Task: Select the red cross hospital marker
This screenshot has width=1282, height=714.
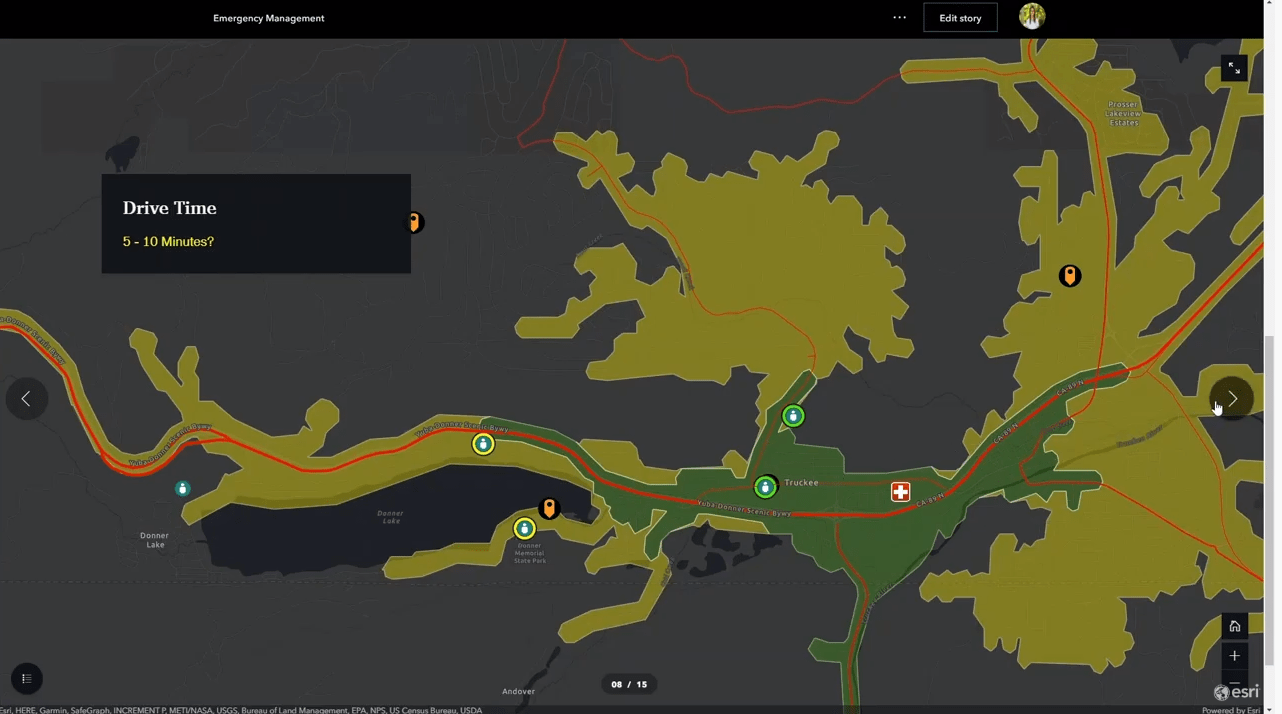Action: [x=900, y=491]
